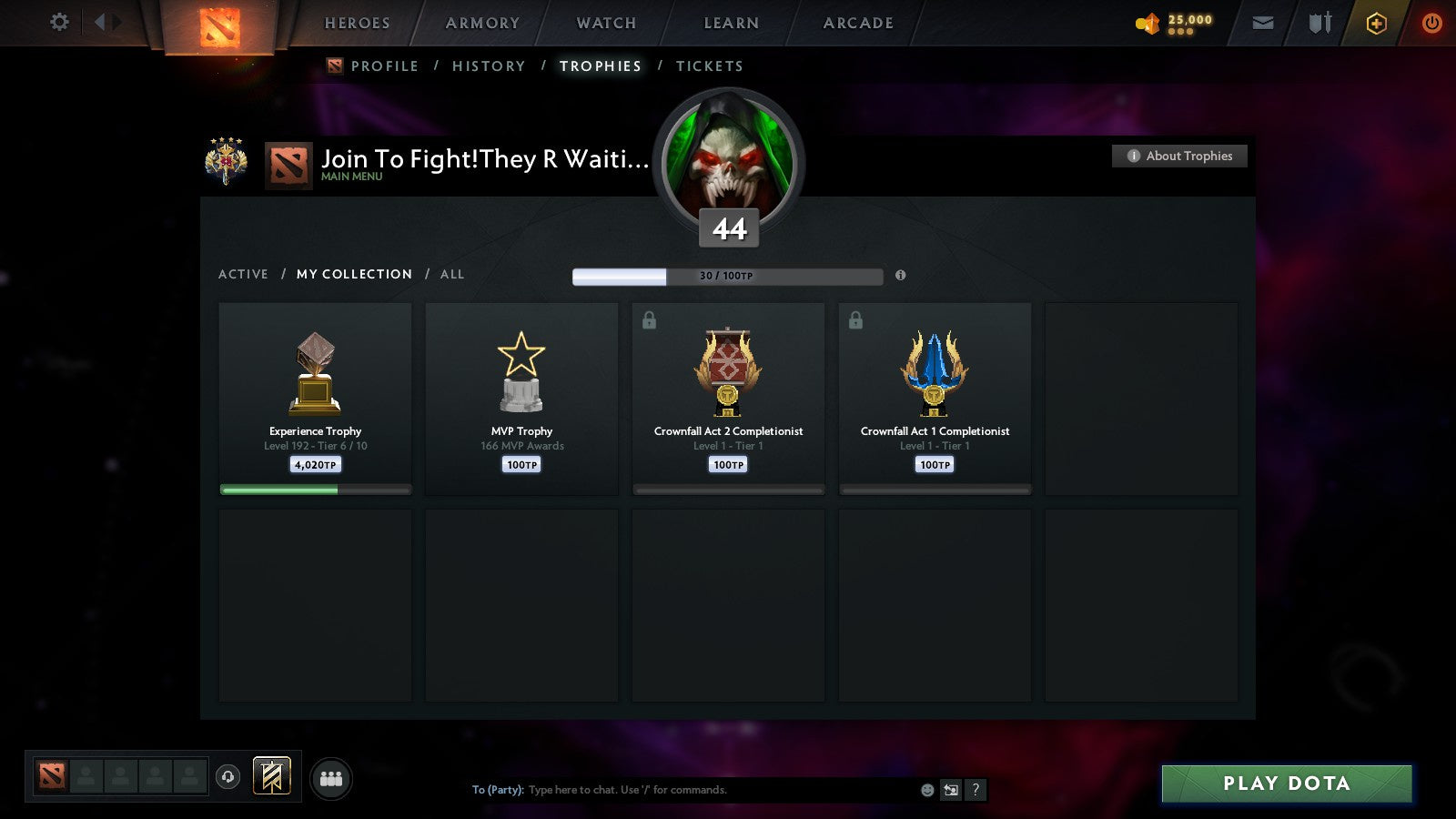The width and height of the screenshot is (1456, 819).
Task: Click the PLAY DOTA button
Action: [1286, 783]
